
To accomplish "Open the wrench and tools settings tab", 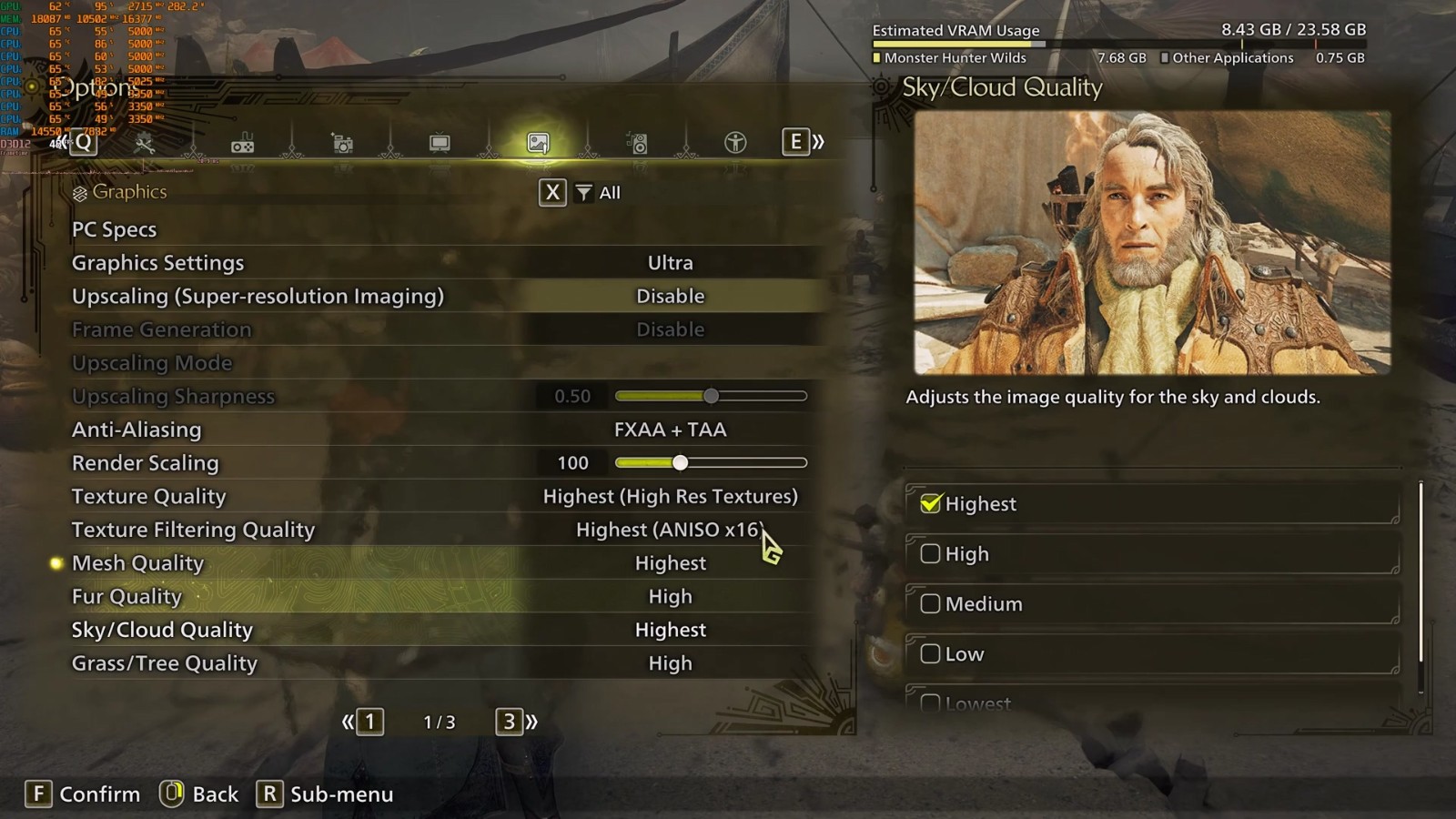I will pos(145,143).
